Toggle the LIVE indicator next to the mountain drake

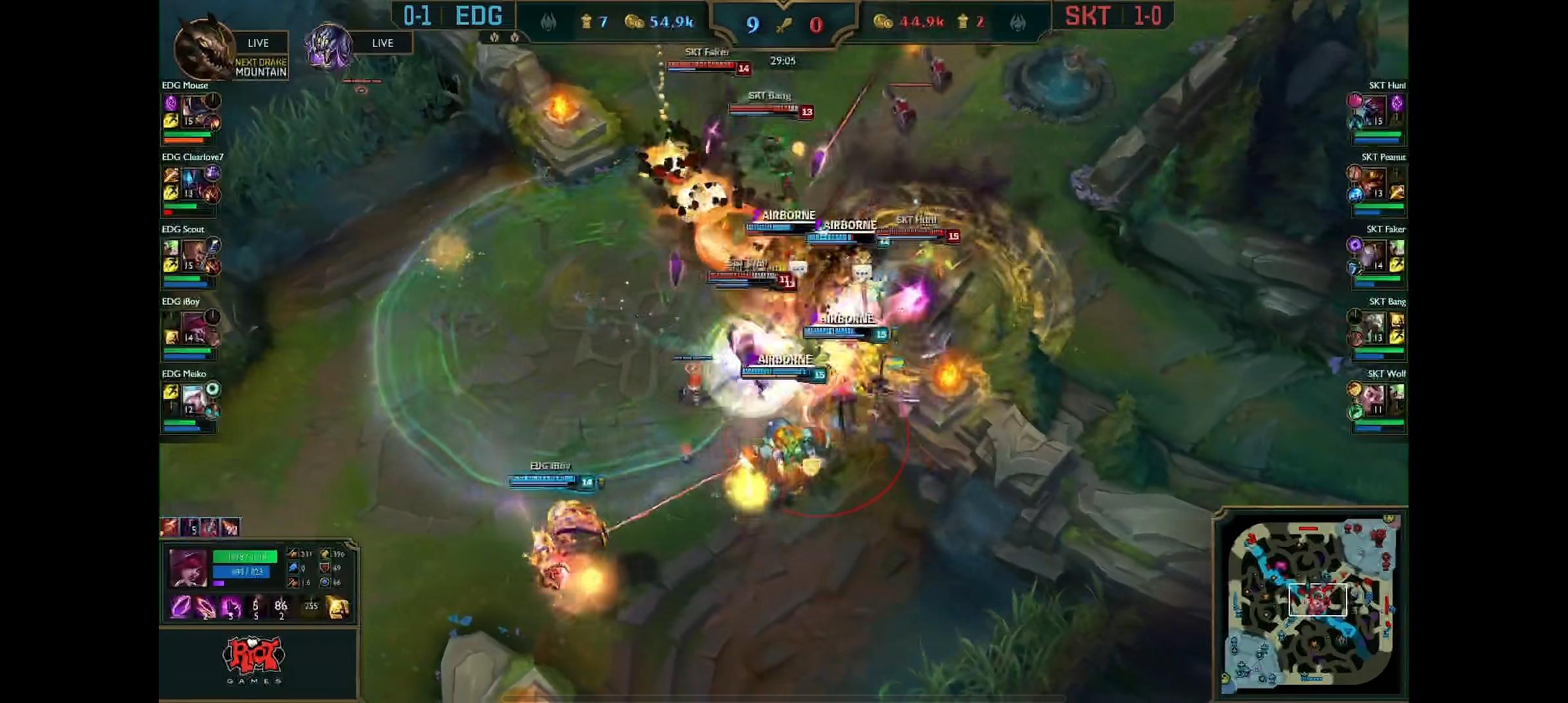coord(259,42)
